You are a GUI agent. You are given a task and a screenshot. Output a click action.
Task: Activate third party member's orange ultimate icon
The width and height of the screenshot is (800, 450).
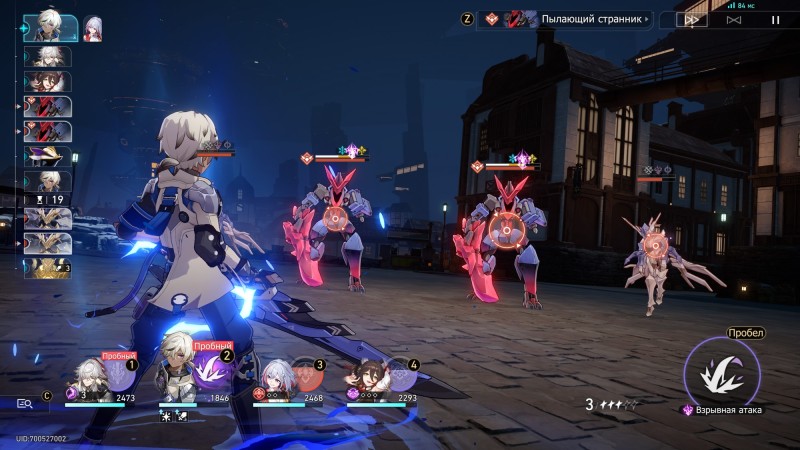pos(308,375)
